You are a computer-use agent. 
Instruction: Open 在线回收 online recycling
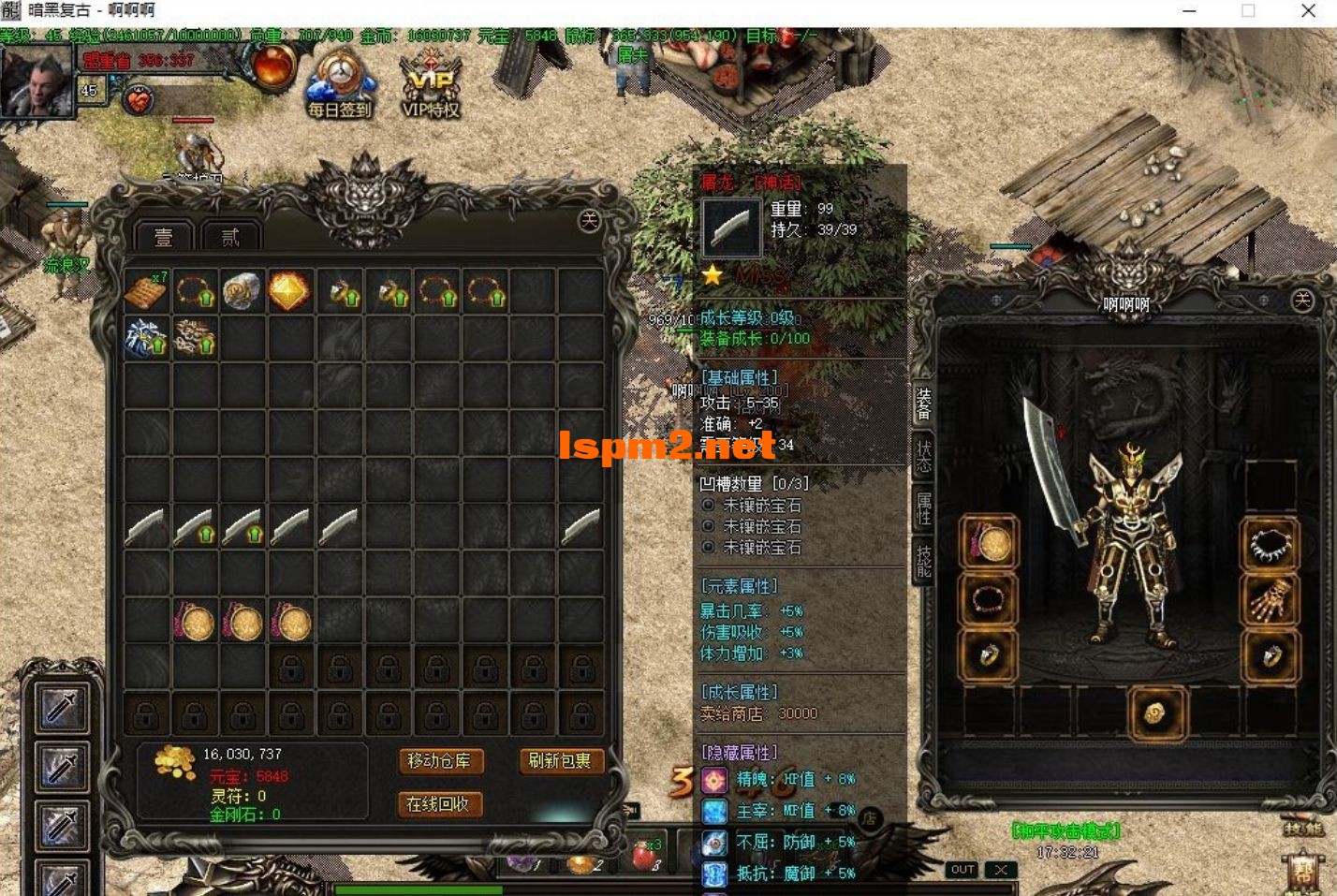coord(438,804)
